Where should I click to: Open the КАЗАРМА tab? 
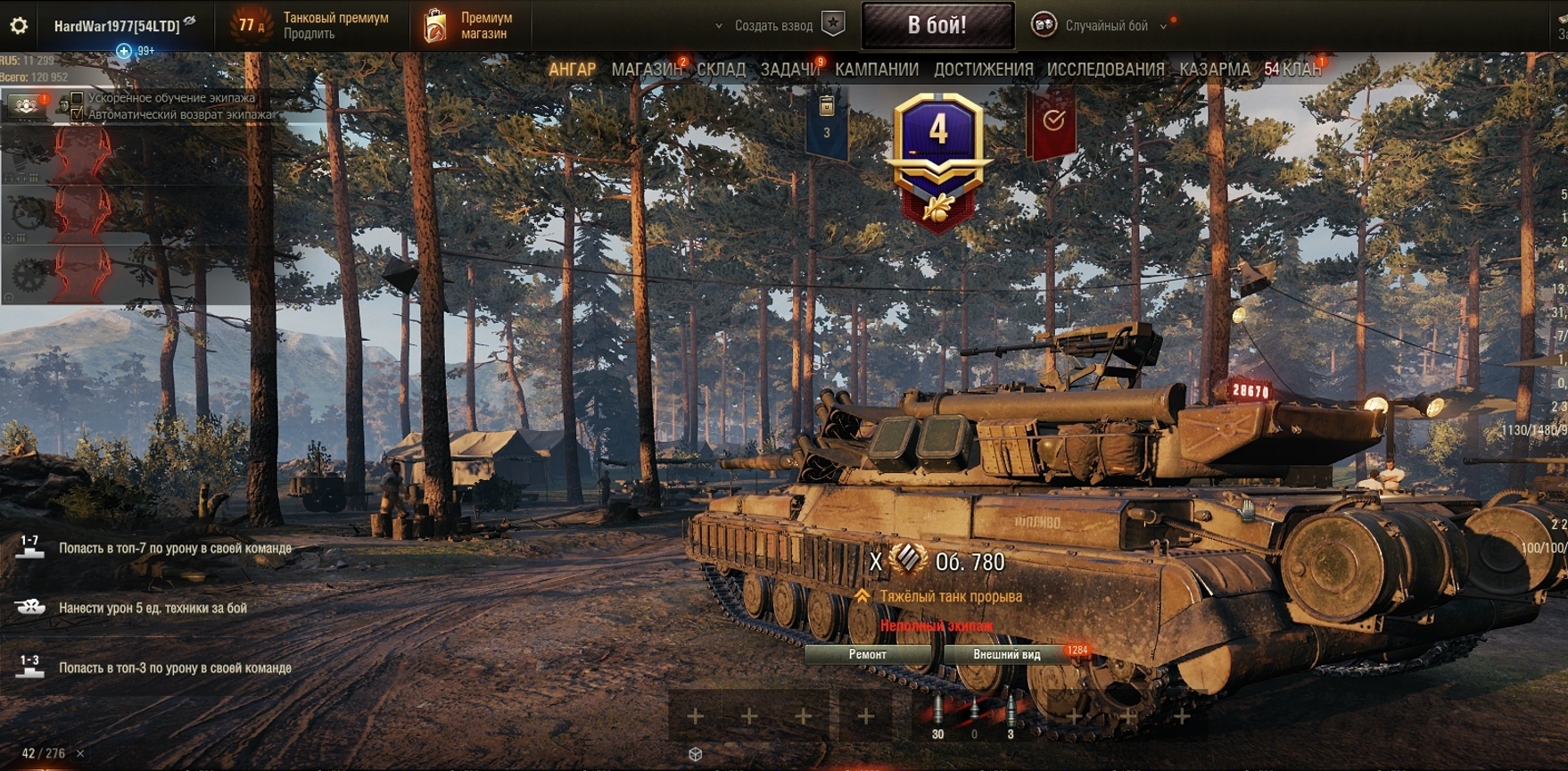pos(1214,70)
